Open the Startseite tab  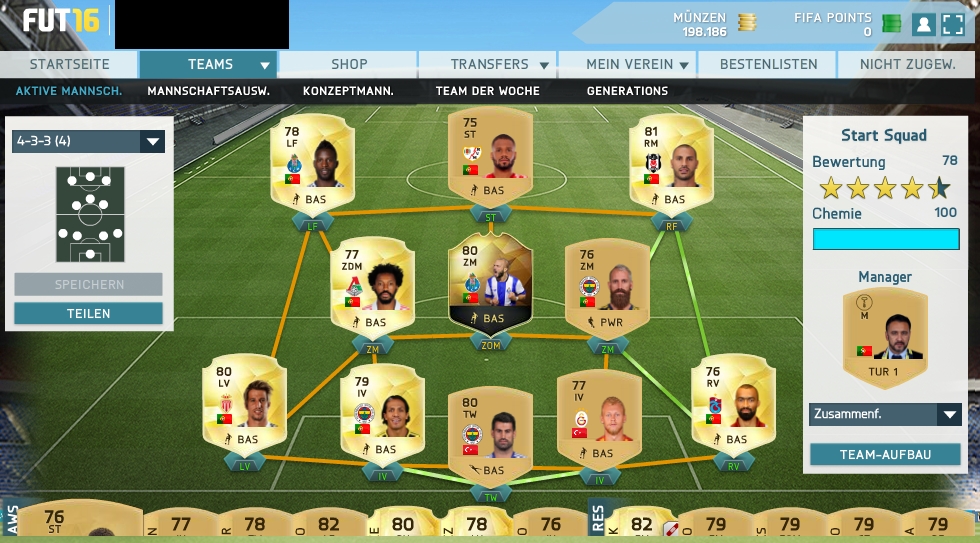tap(69, 64)
